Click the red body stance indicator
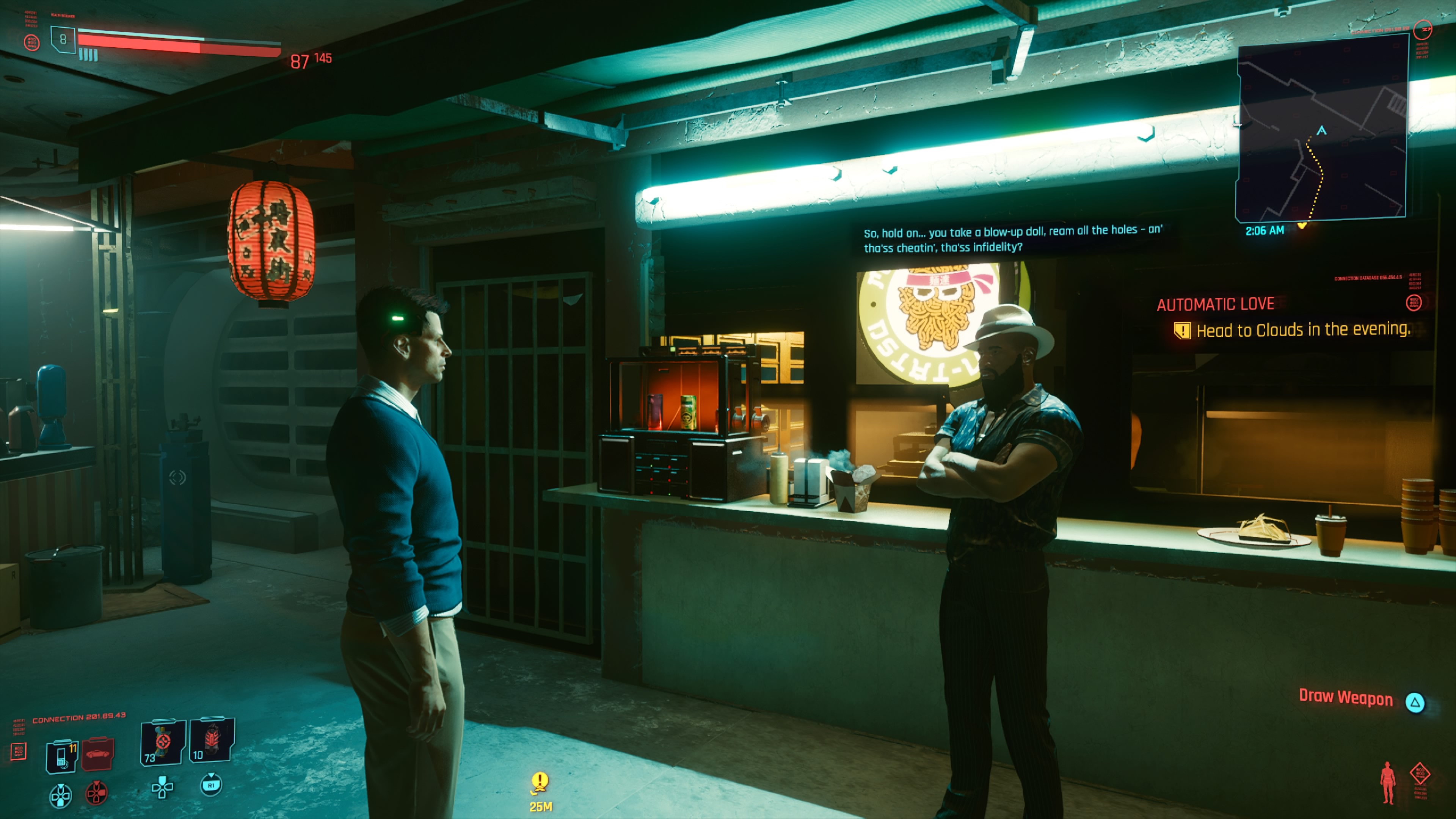 click(x=1387, y=783)
